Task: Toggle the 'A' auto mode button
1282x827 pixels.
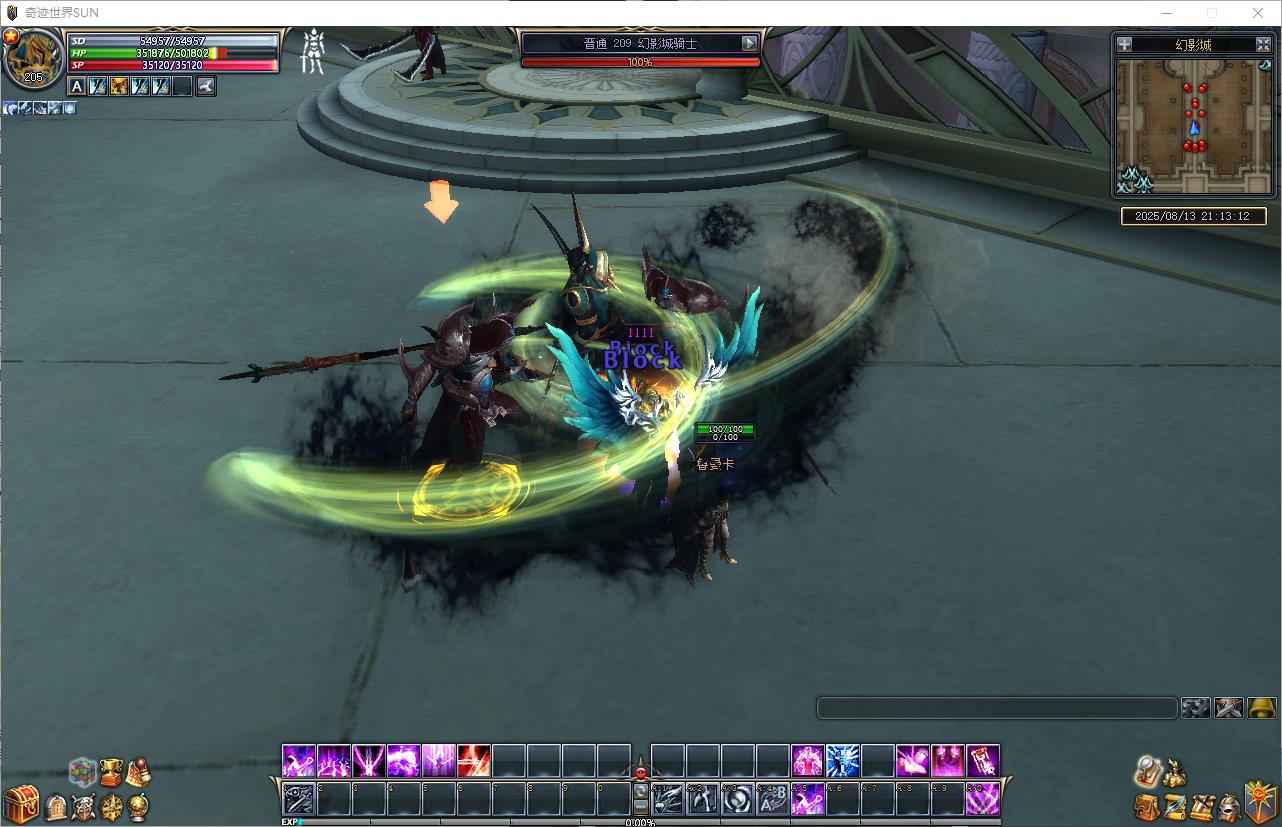Action: [77, 87]
